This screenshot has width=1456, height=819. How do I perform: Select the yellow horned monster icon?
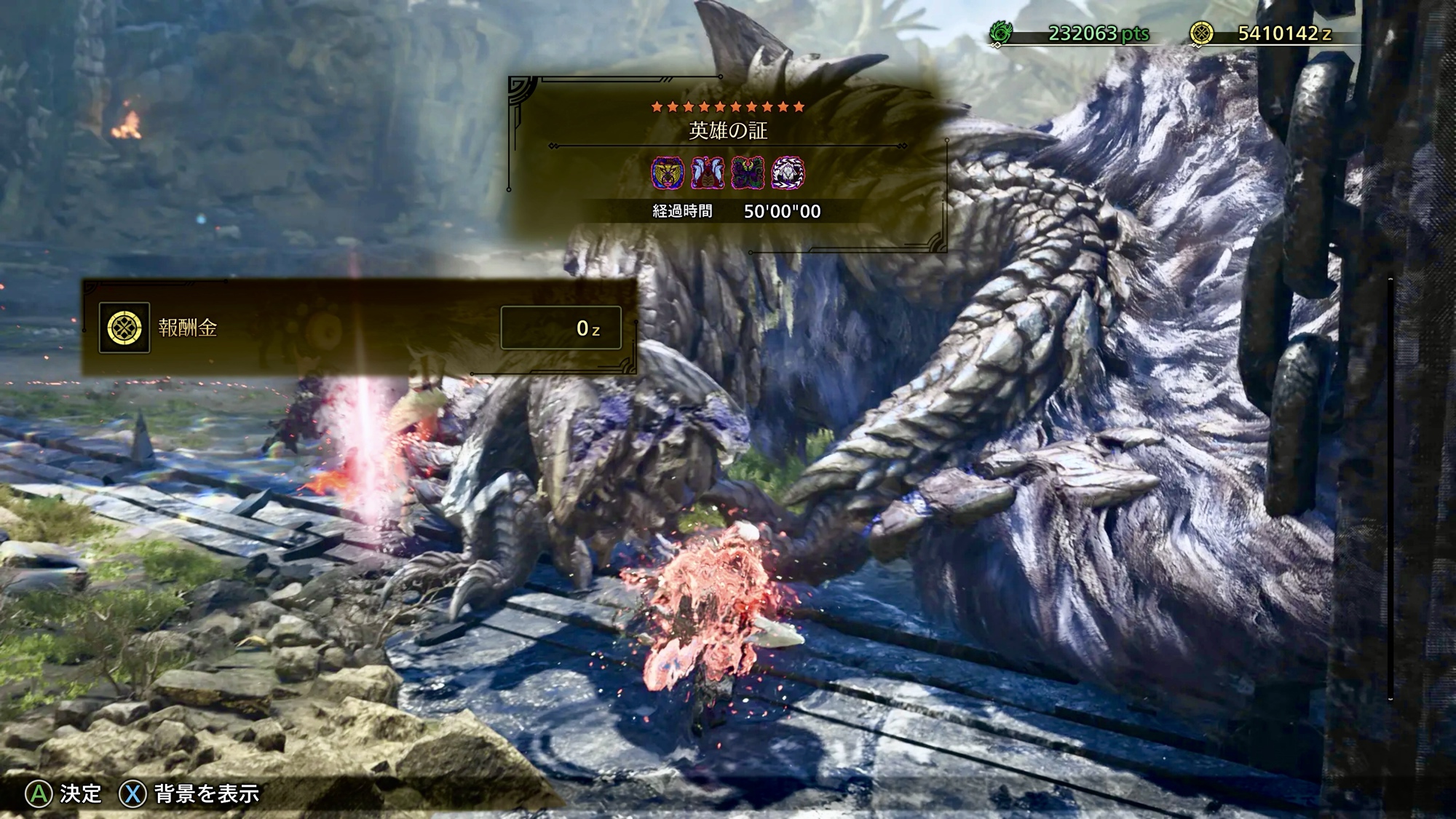(668, 173)
